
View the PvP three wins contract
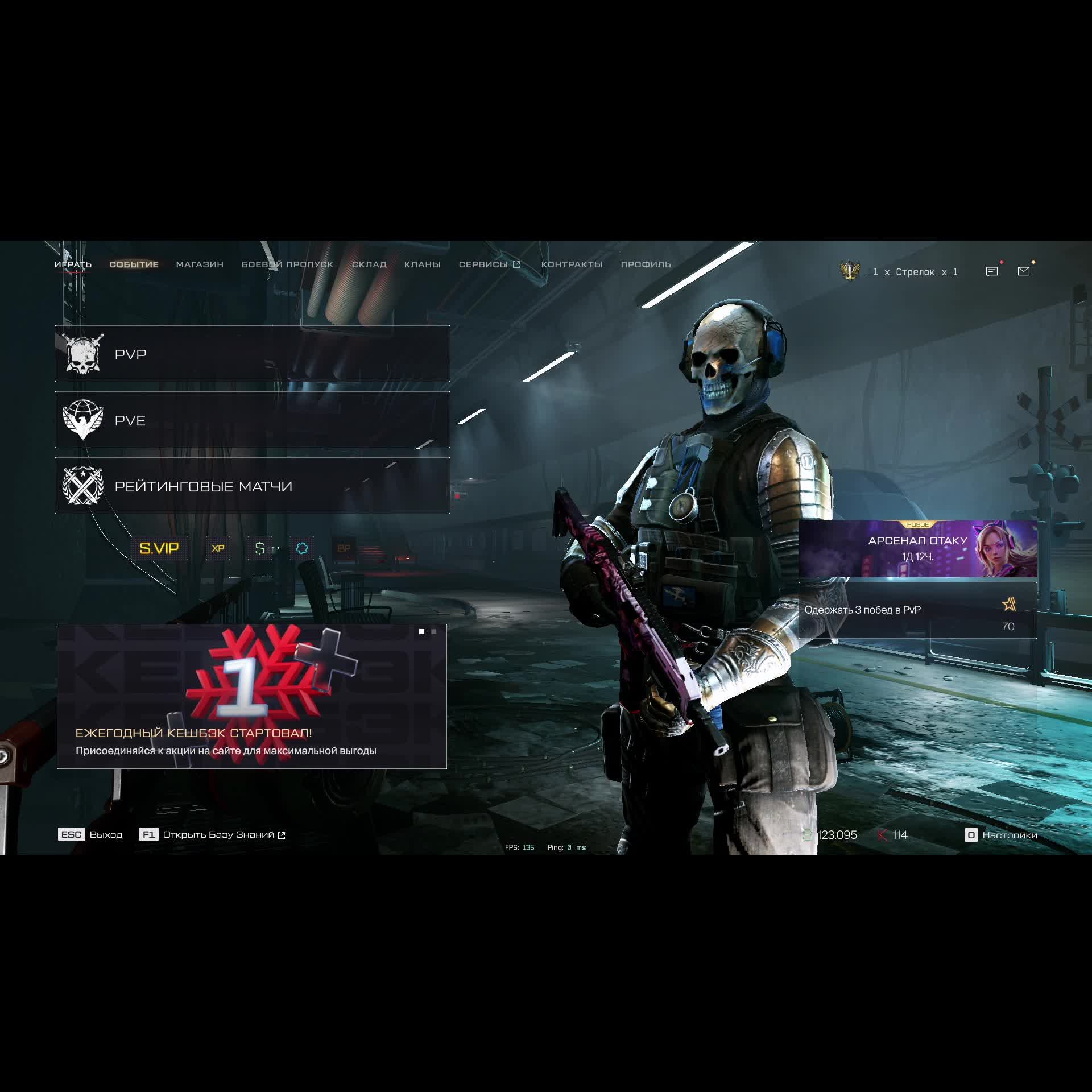point(917,610)
